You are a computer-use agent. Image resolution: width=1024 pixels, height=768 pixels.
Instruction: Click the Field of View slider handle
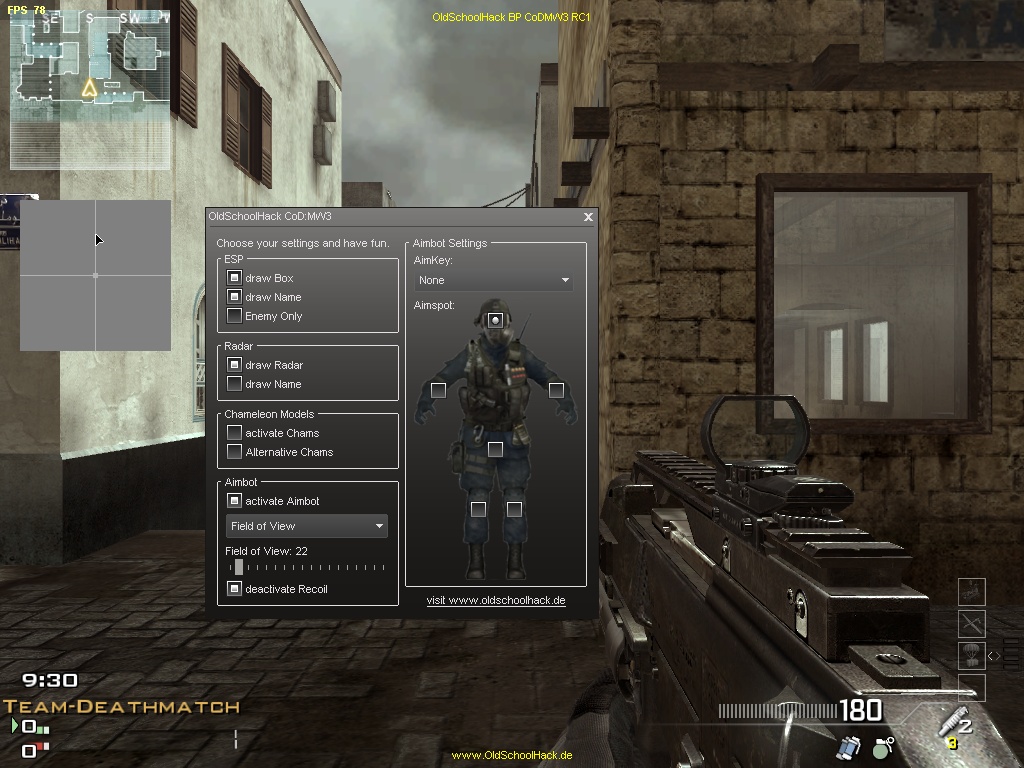pyautogui.click(x=239, y=567)
